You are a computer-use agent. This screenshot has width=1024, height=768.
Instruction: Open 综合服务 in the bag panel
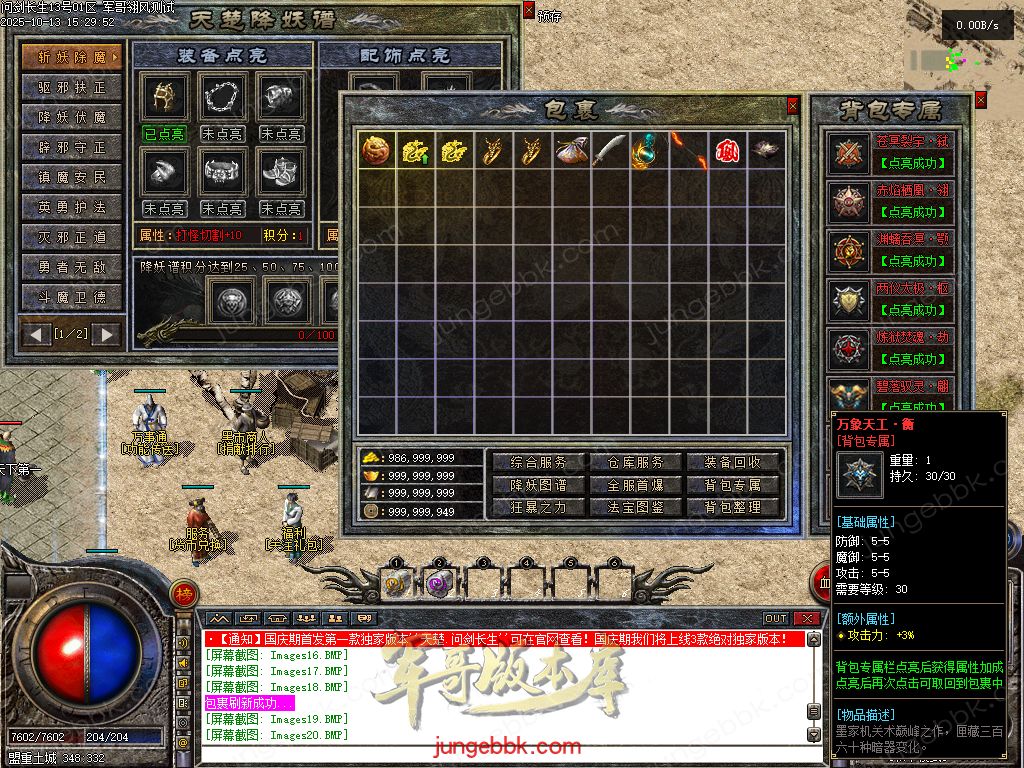tap(539, 463)
